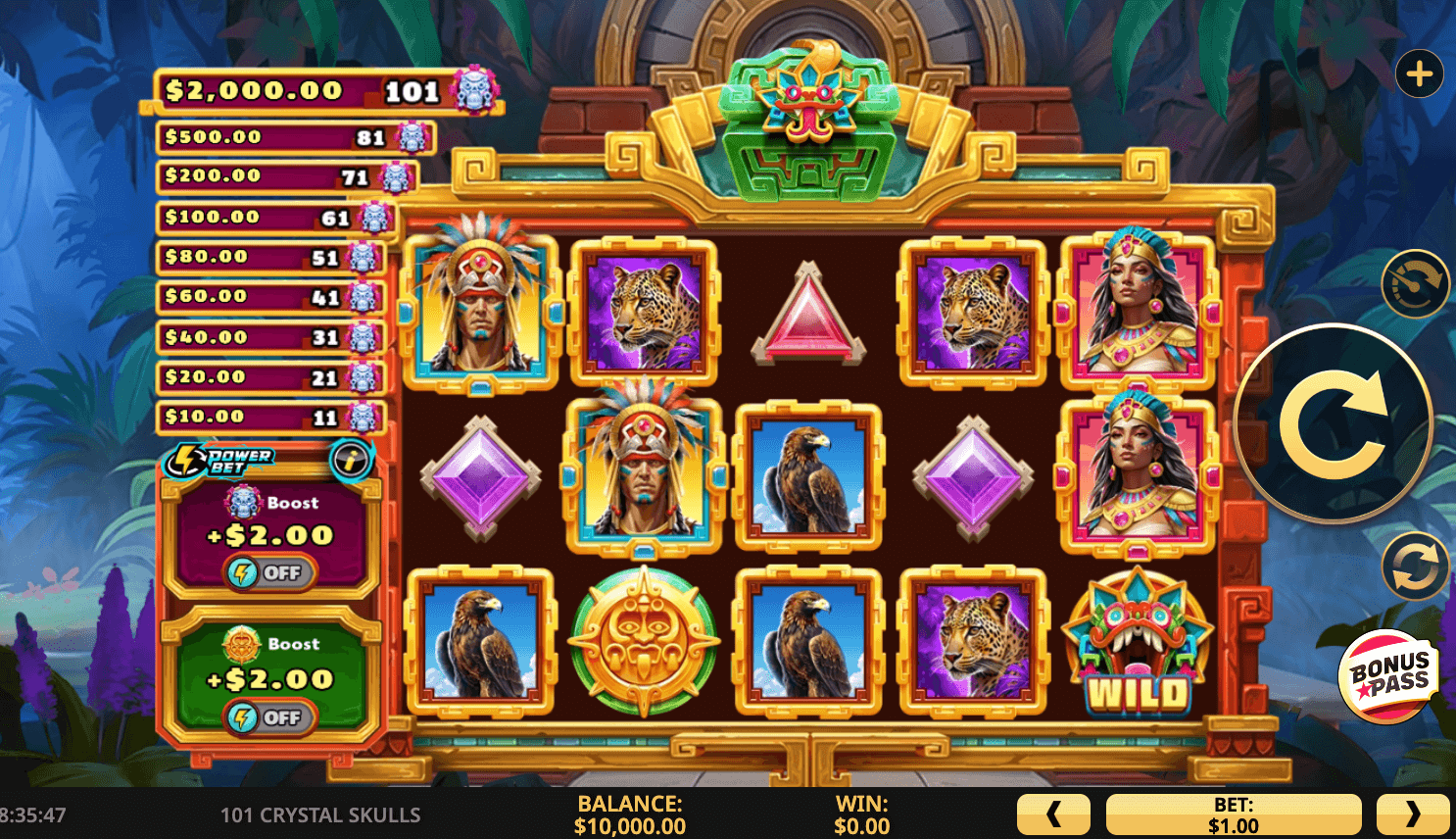Show Power Bet information
Screen dimensions: 1456x839
(351, 459)
